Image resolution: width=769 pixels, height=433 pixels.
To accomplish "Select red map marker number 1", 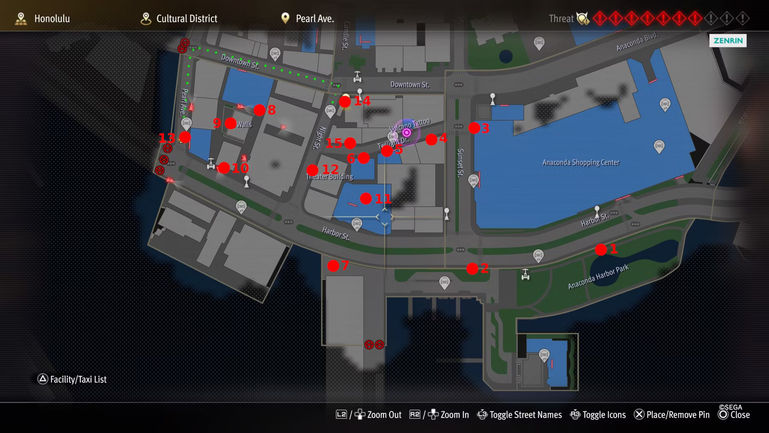I will pyautogui.click(x=601, y=249).
